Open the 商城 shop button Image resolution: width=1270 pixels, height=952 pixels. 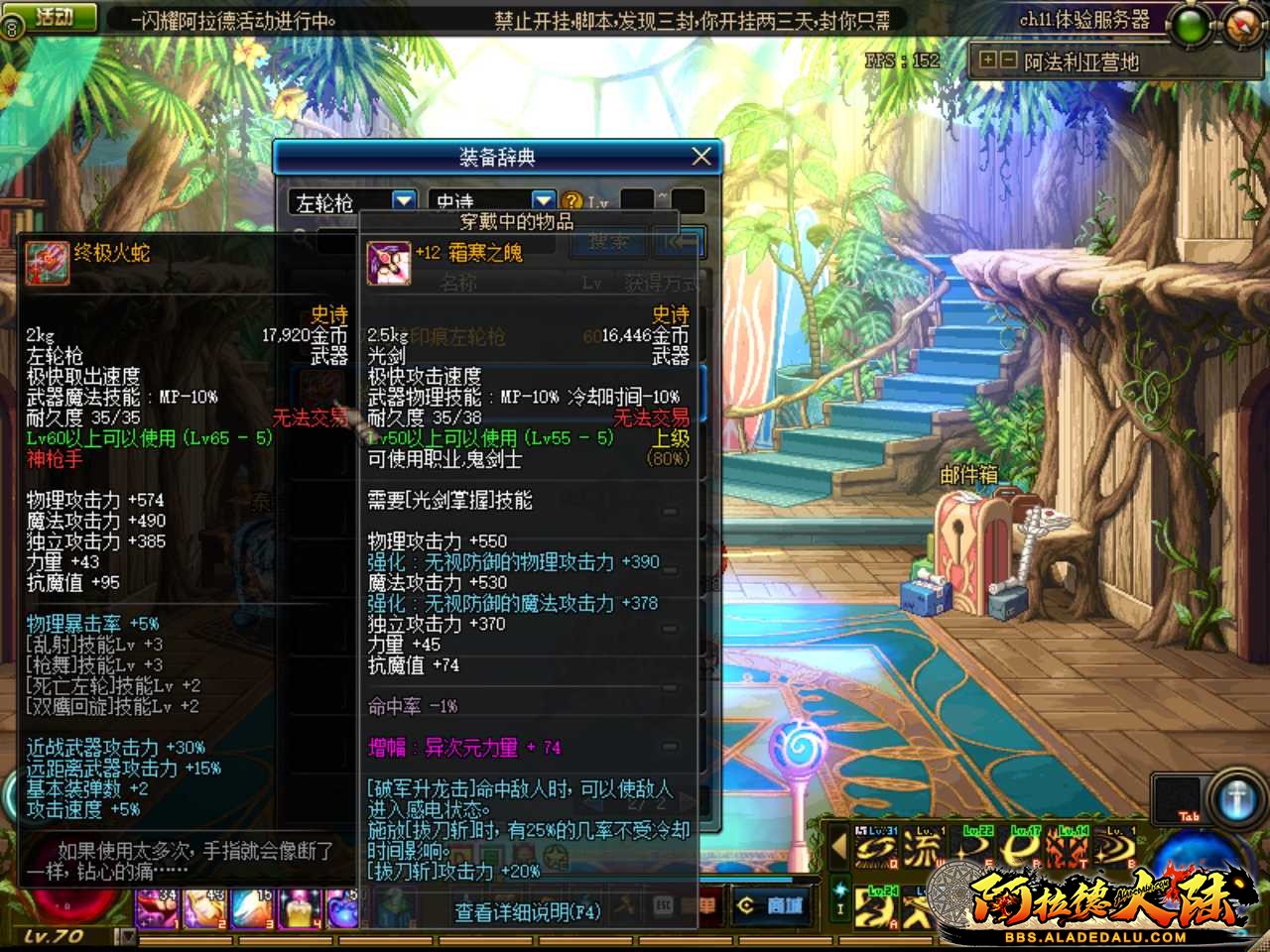(771, 905)
